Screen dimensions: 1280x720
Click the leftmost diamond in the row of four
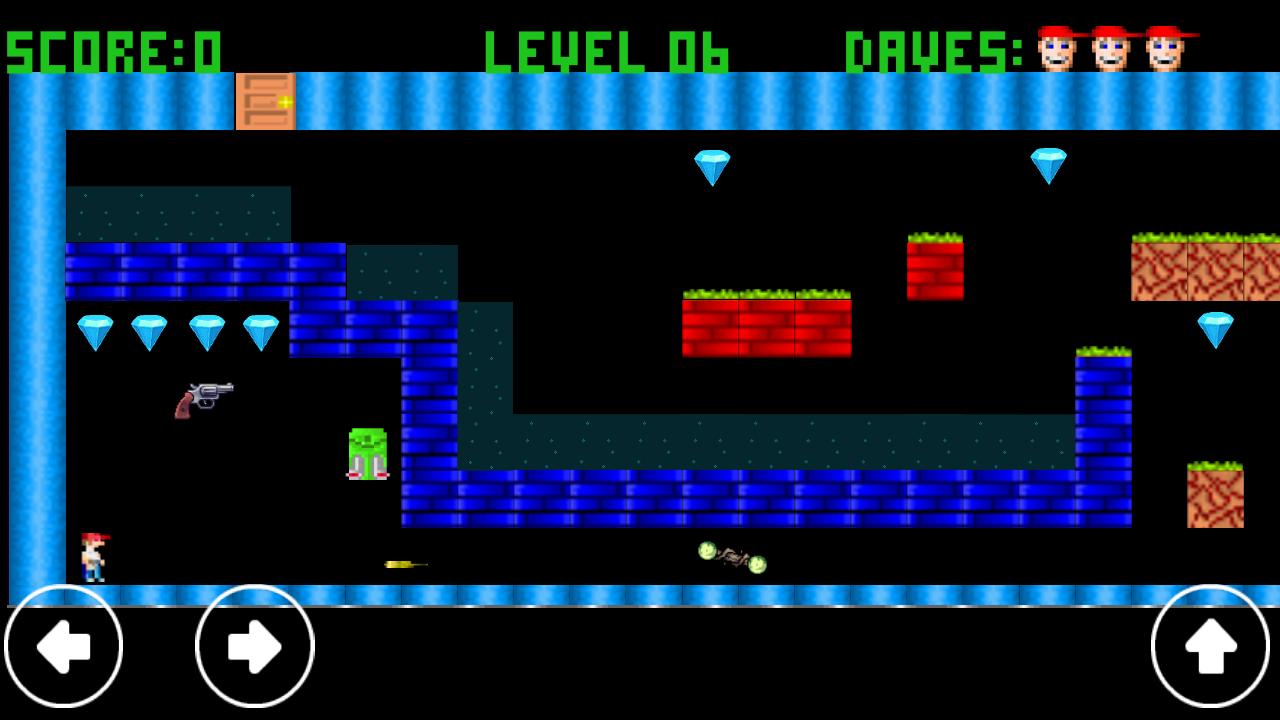95,330
